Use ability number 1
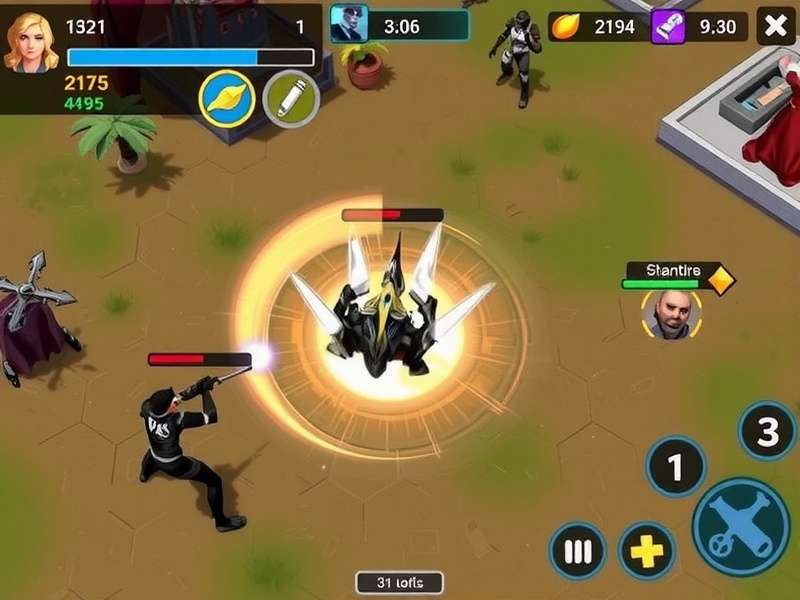The width and height of the screenshot is (800, 600). [x=675, y=466]
